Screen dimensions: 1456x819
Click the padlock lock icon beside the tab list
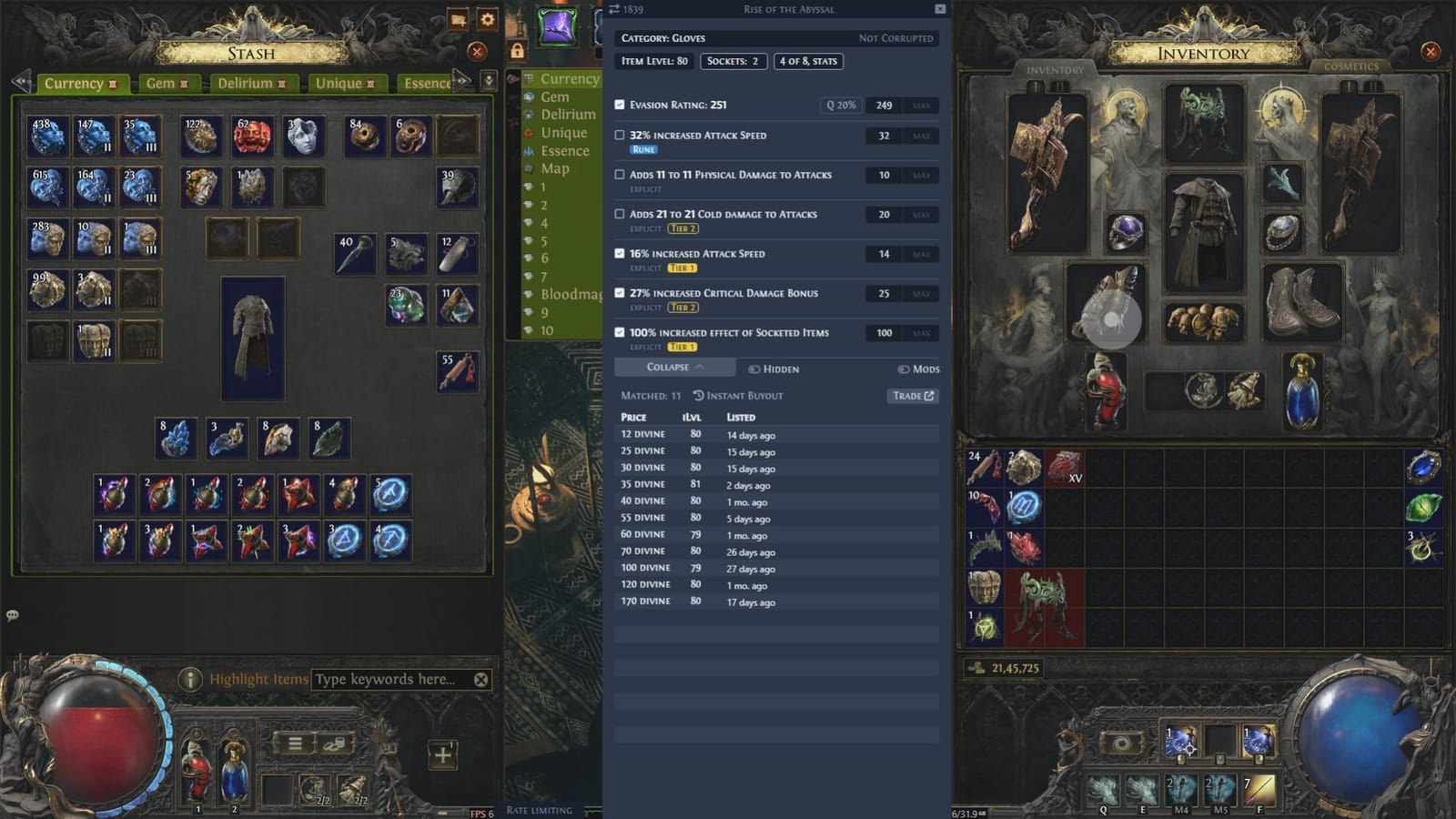click(x=518, y=51)
